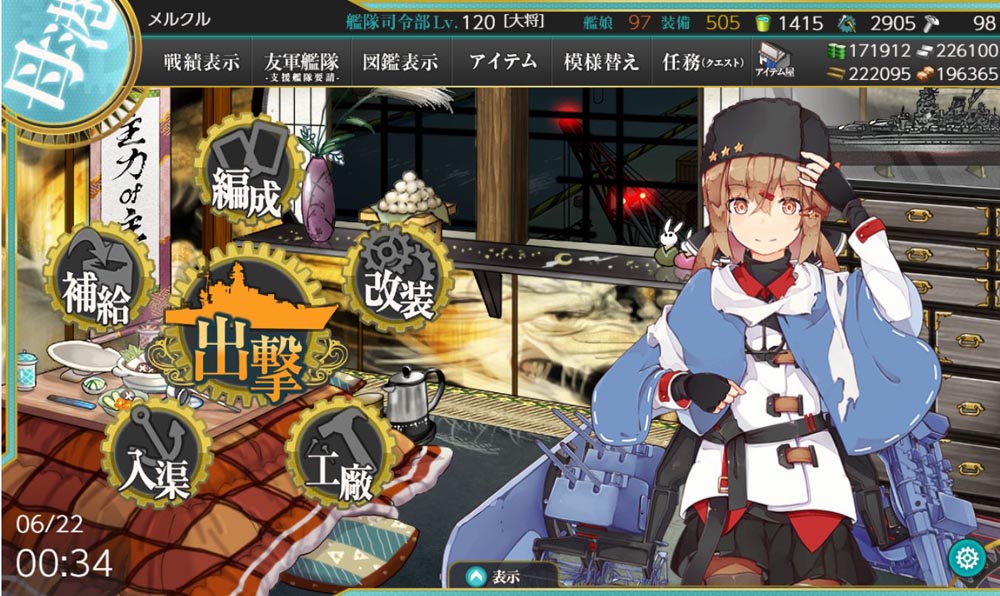Visit the アイテム屋 item shop
Image resolution: width=1000 pixels, height=596 pixels.
click(775, 60)
